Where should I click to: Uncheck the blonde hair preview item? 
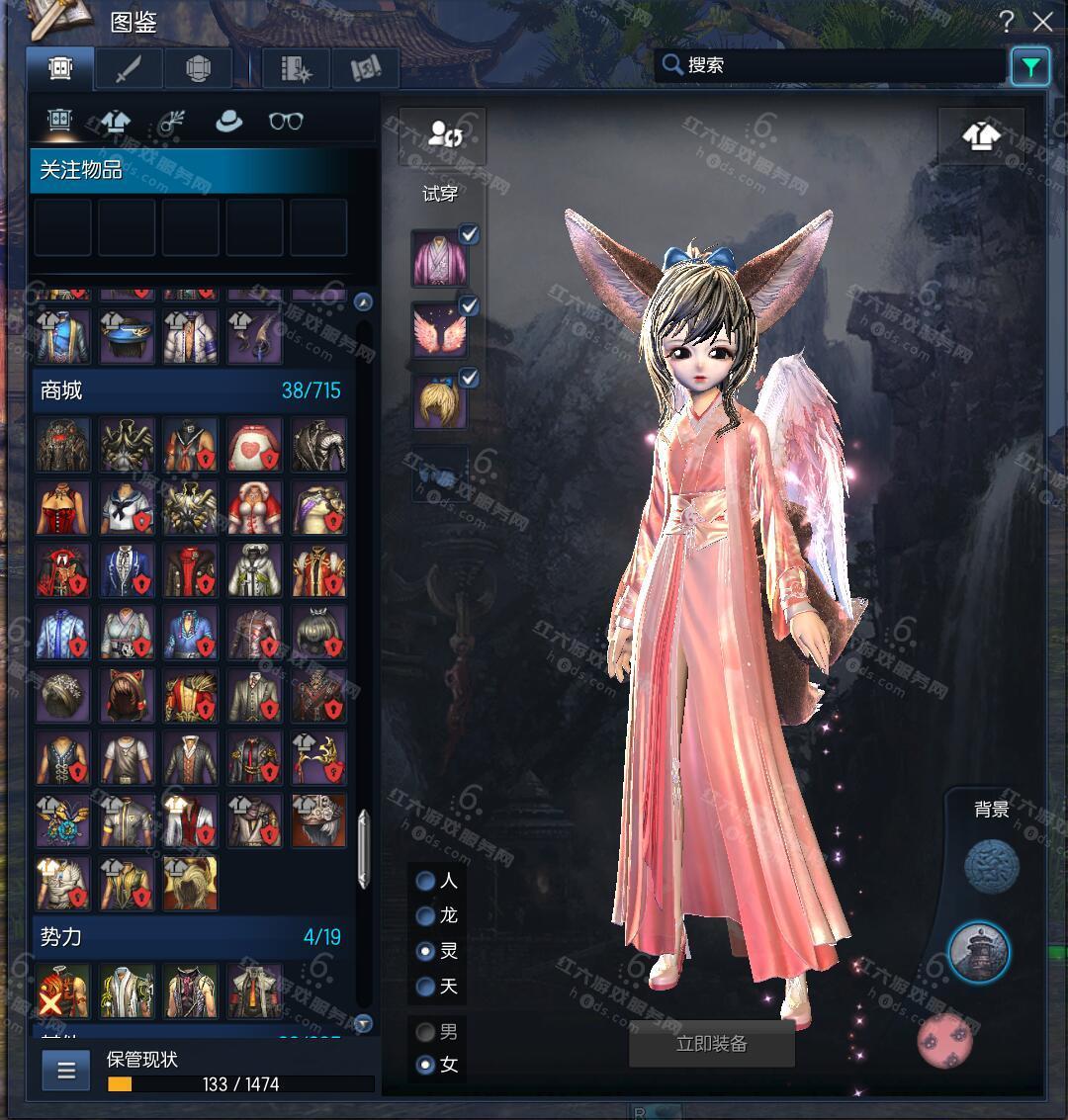[x=470, y=378]
